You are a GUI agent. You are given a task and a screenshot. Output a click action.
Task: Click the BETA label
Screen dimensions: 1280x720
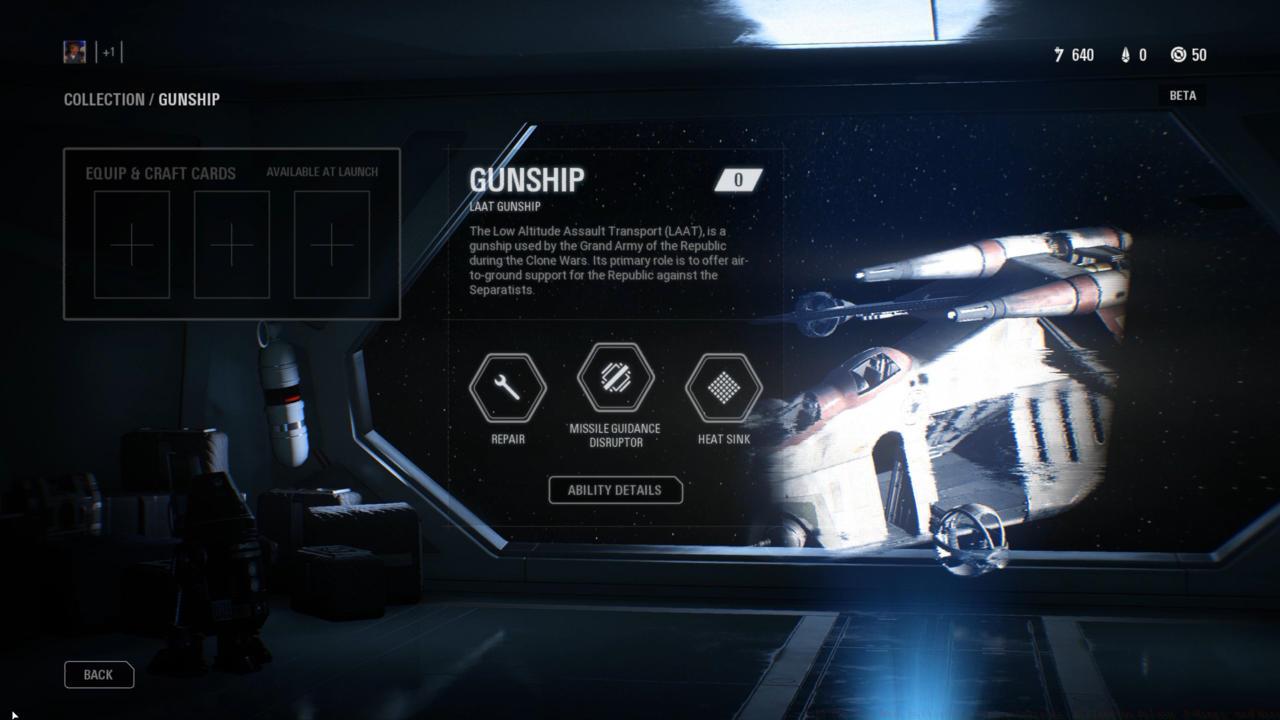(1182, 95)
